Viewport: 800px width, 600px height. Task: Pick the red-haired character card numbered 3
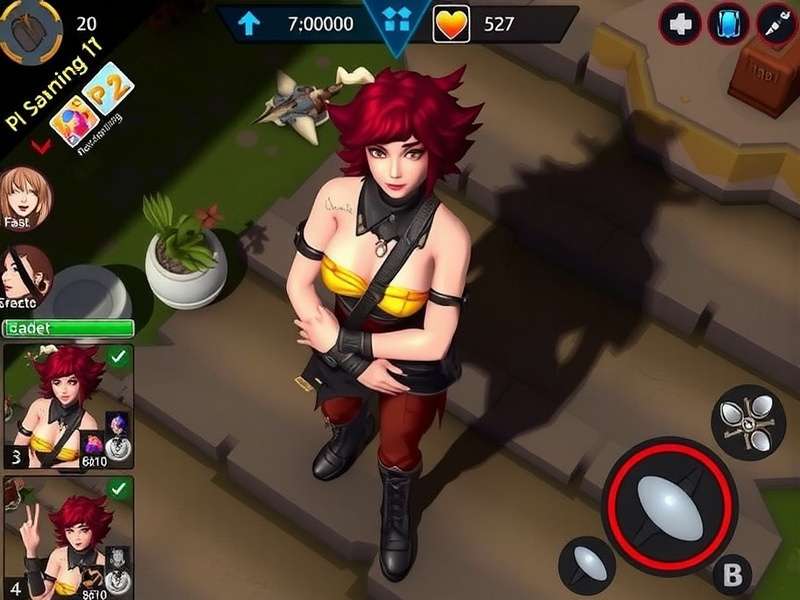point(70,405)
